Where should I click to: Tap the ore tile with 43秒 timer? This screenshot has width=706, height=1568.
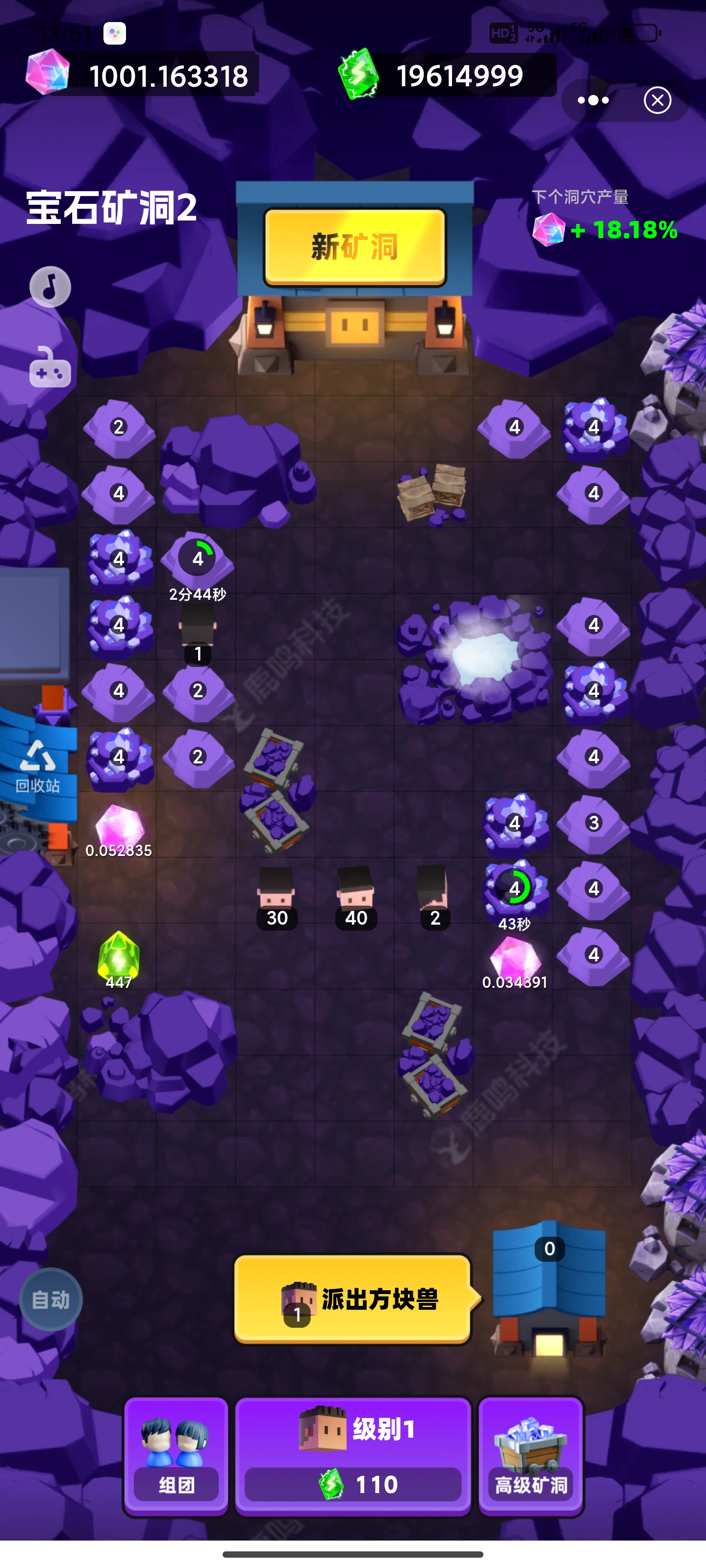tap(515, 889)
